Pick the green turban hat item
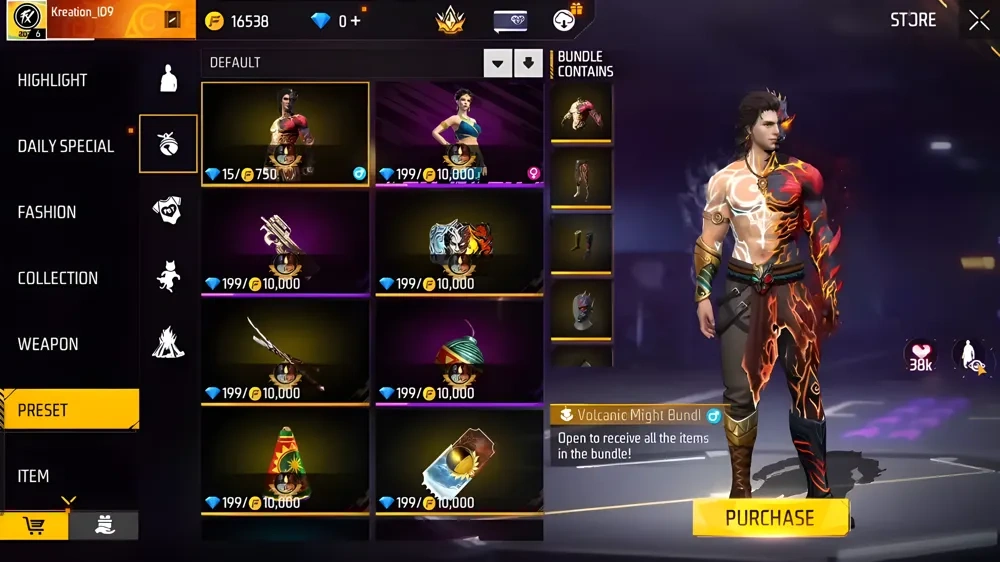The width and height of the screenshot is (1000, 562). pyautogui.click(x=460, y=353)
